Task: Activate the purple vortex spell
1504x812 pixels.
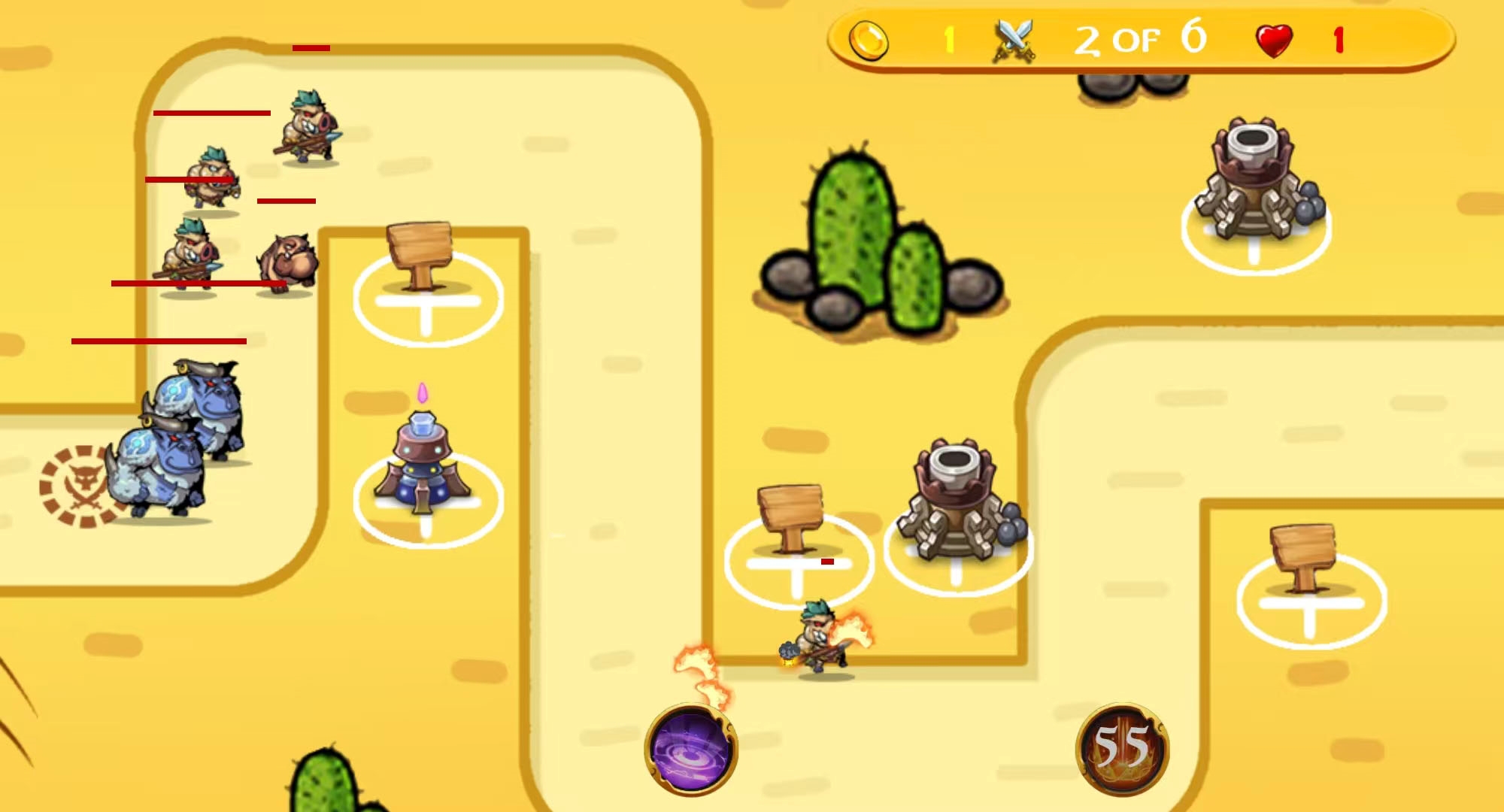Action: 691,750
